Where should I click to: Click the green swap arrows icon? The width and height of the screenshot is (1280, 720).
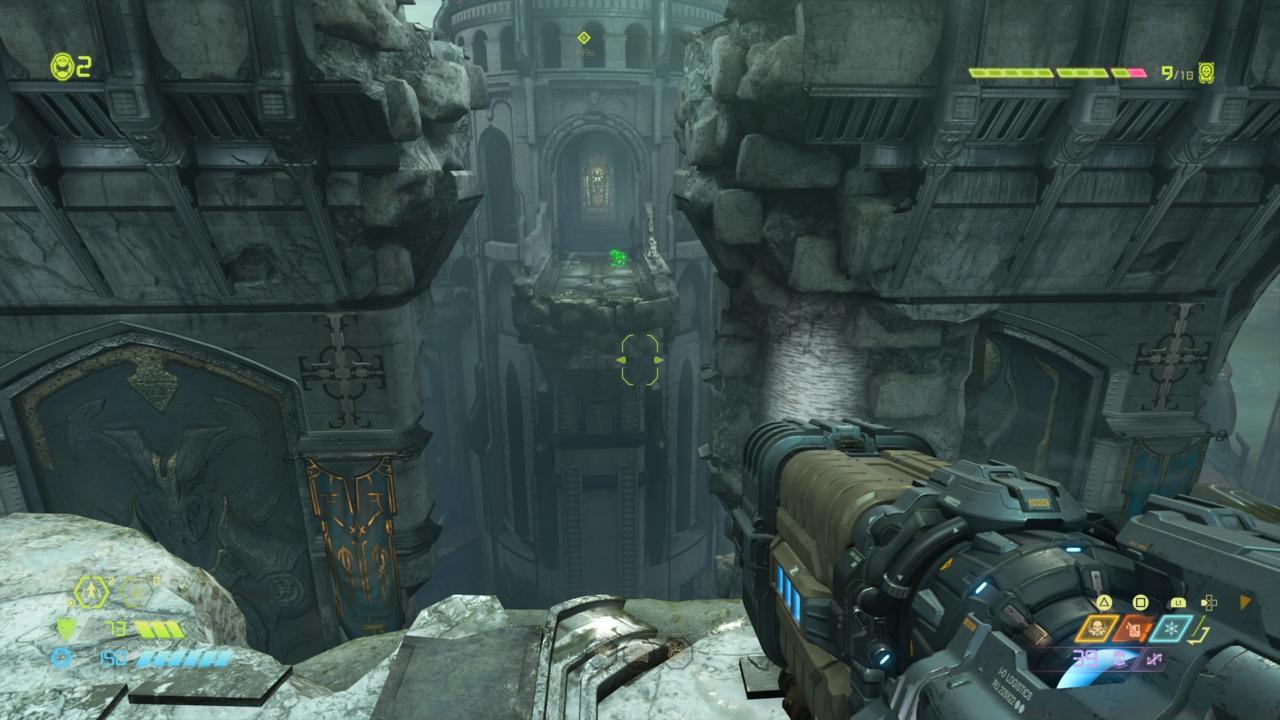pyautogui.click(x=1201, y=632)
